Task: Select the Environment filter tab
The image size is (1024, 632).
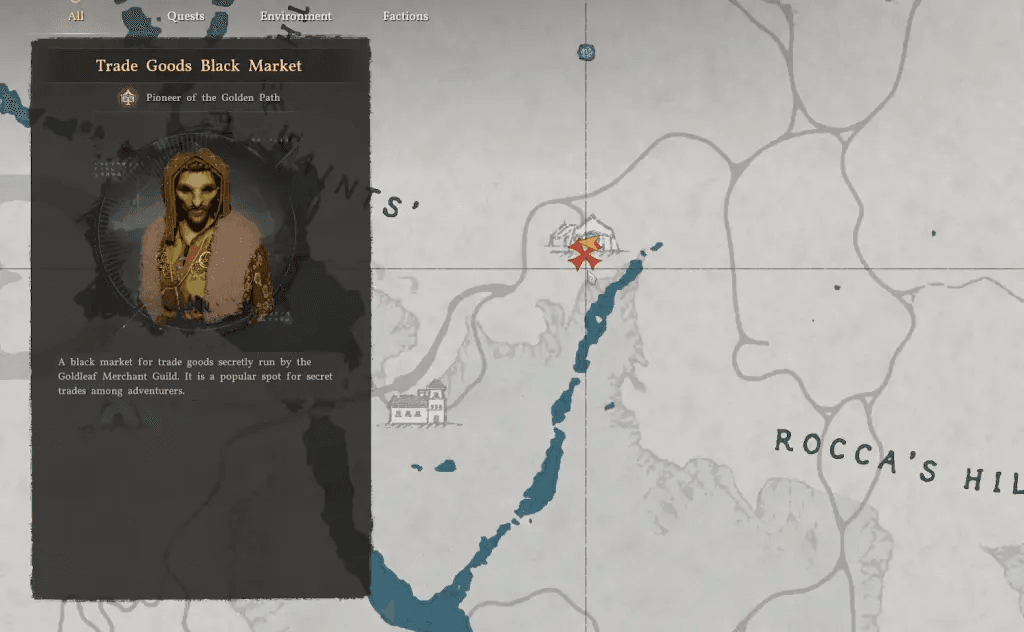Action: (x=296, y=16)
